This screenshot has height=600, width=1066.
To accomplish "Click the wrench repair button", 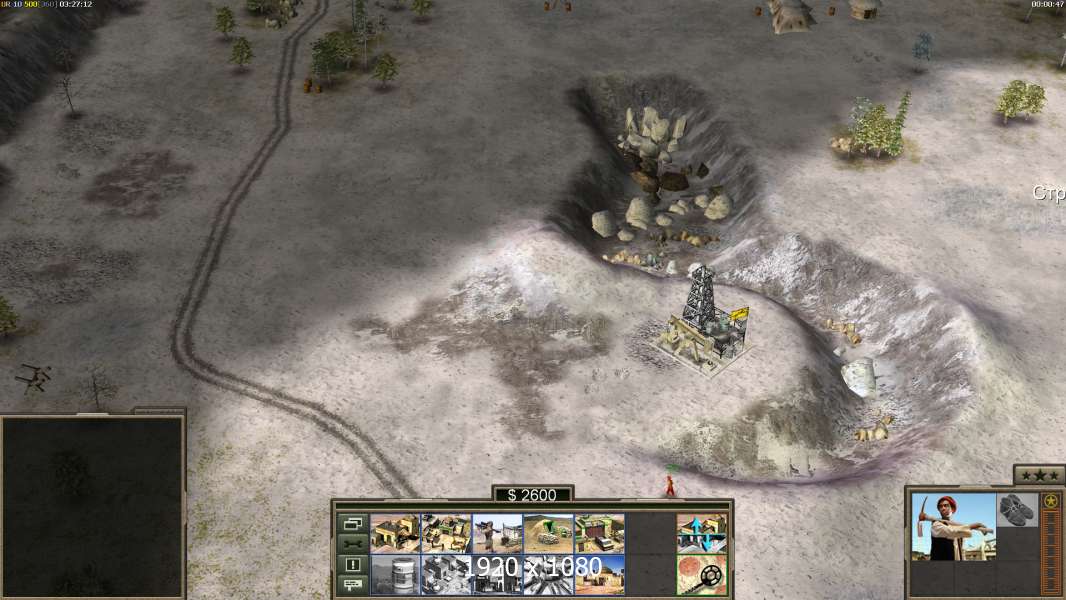I will click(352, 544).
